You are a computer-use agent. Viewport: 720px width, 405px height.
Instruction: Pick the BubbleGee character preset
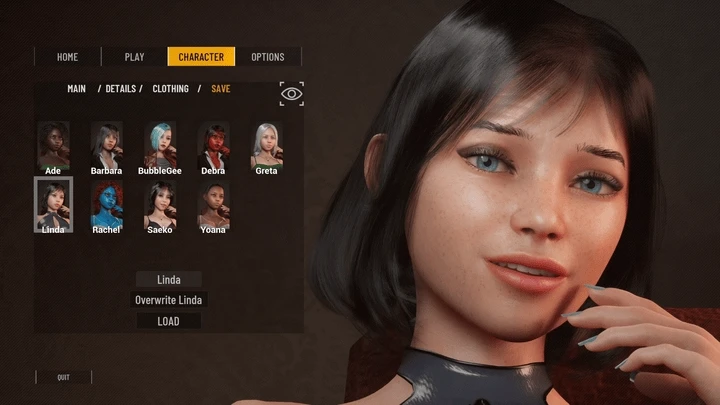tap(160, 145)
